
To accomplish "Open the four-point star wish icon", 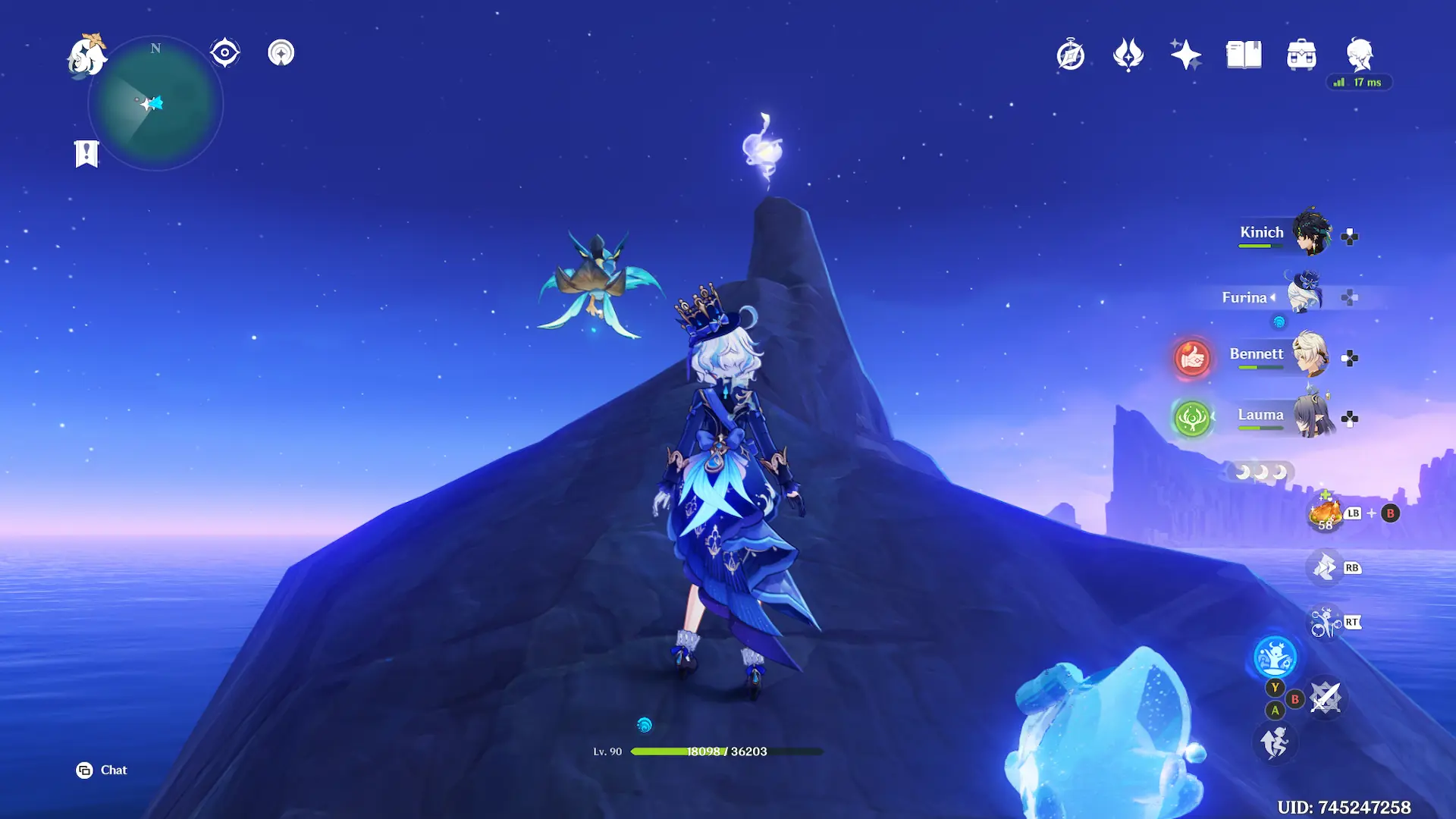I will pos(1186,55).
